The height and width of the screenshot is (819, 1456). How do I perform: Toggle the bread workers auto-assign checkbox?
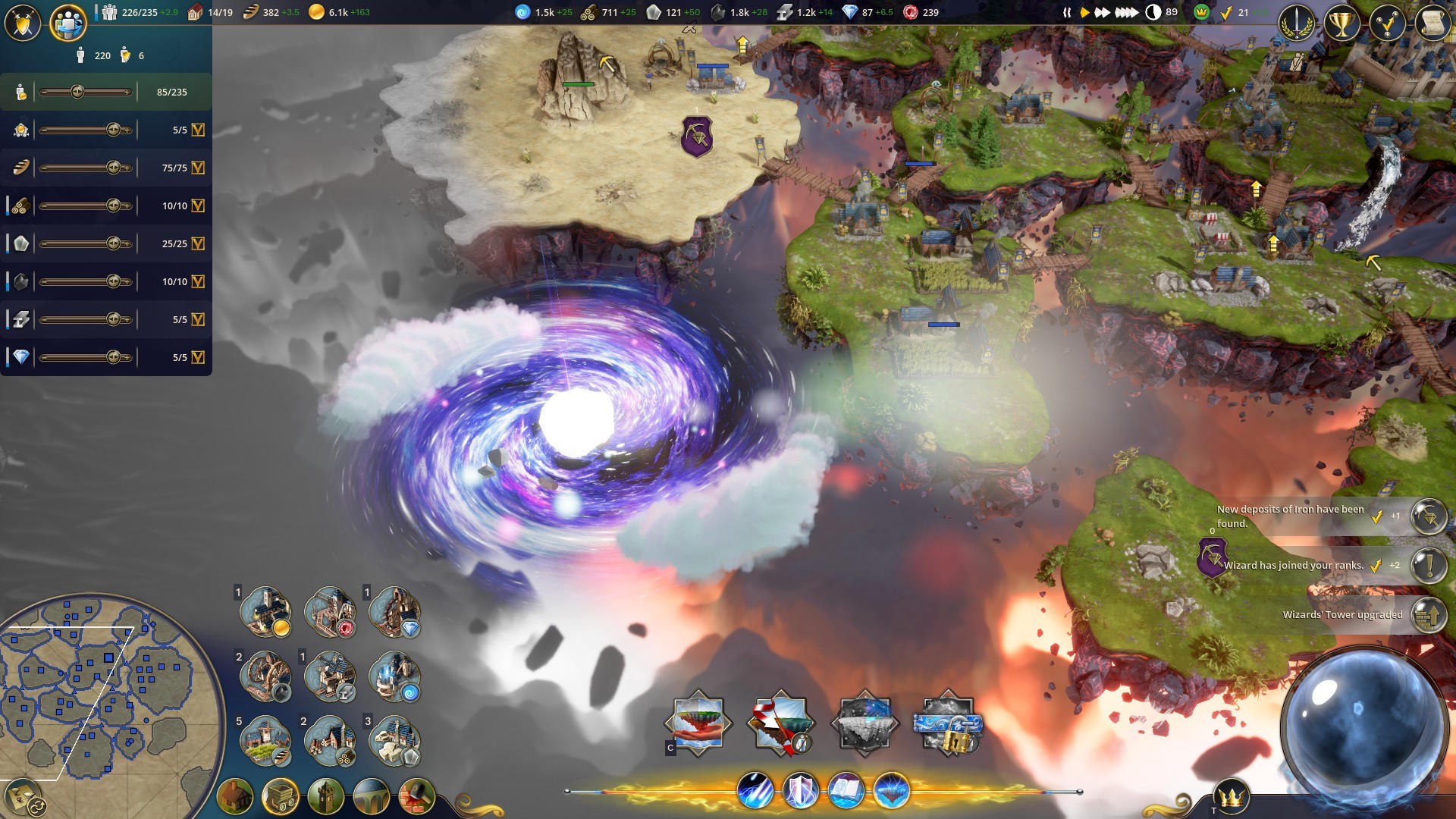(198, 168)
